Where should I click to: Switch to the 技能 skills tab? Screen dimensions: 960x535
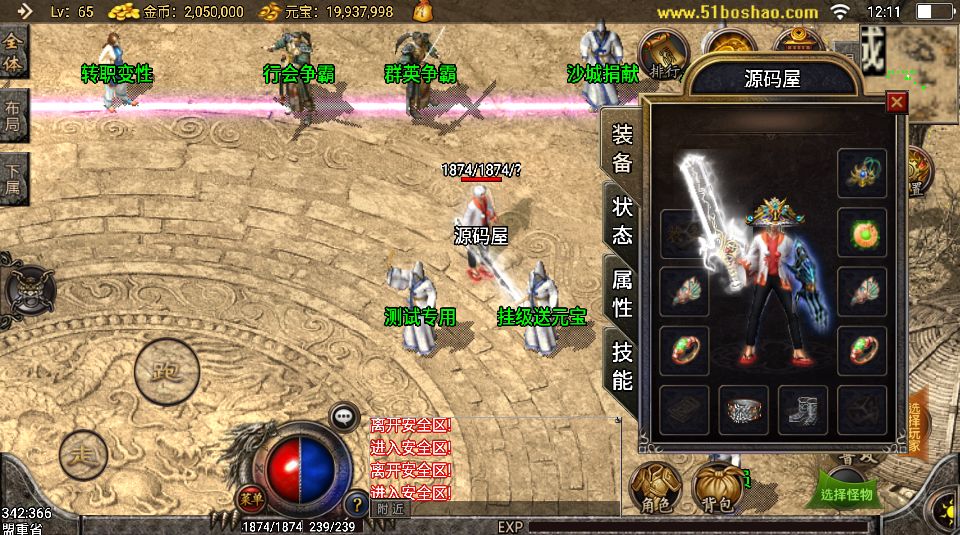point(621,365)
